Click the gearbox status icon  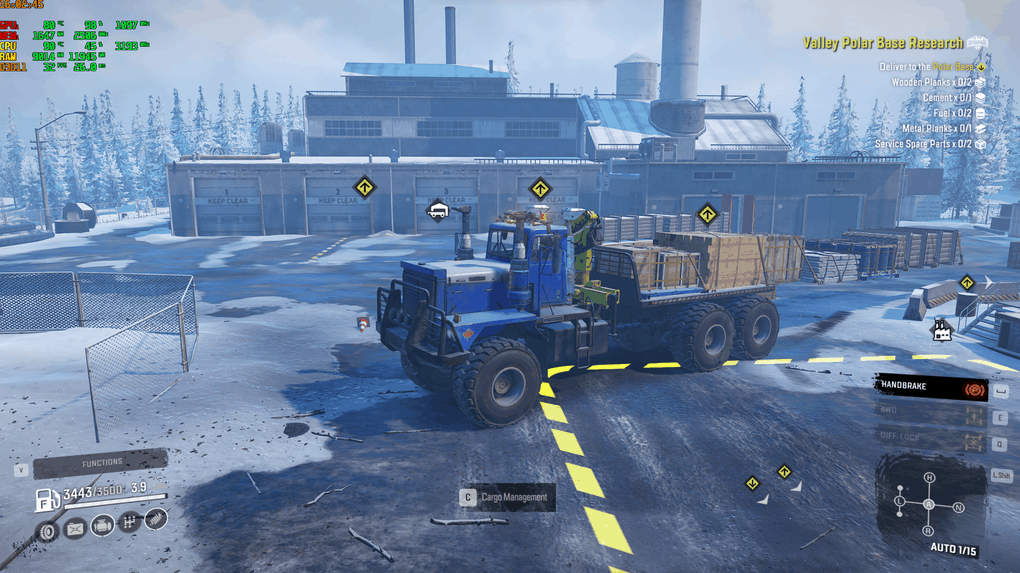pos(129,523)
